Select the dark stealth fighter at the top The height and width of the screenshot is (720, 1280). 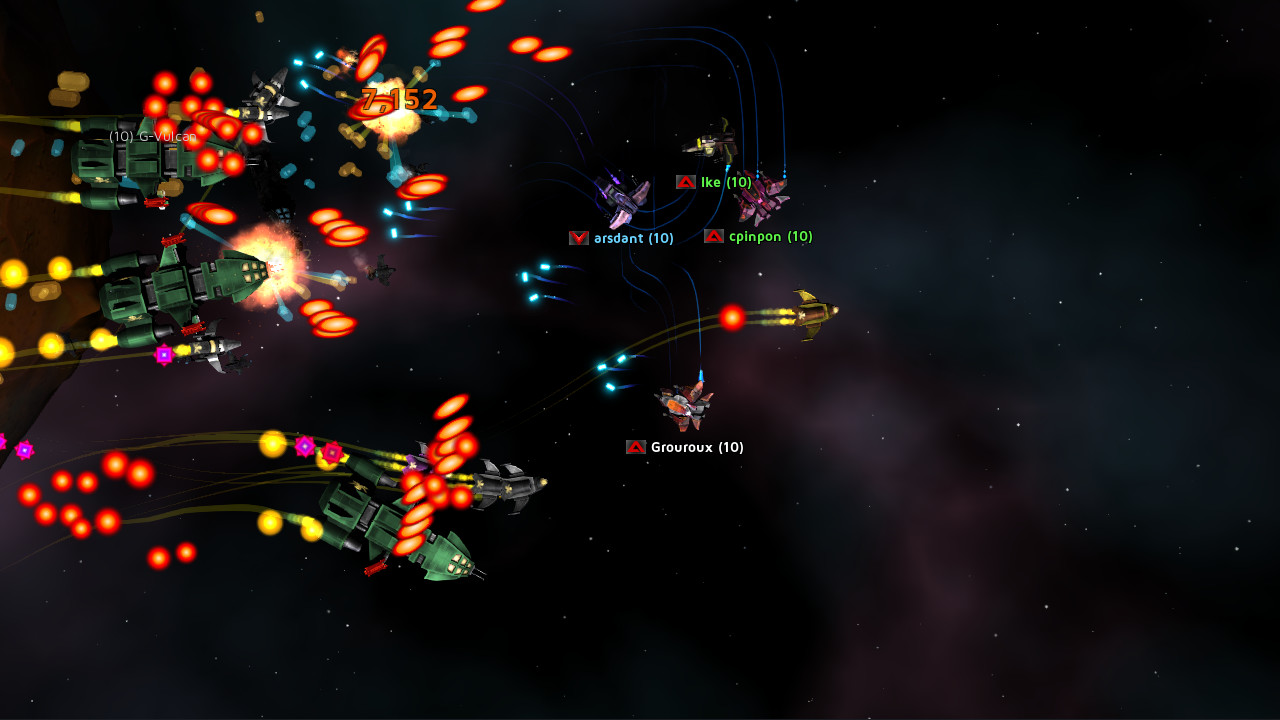point(265,100)
